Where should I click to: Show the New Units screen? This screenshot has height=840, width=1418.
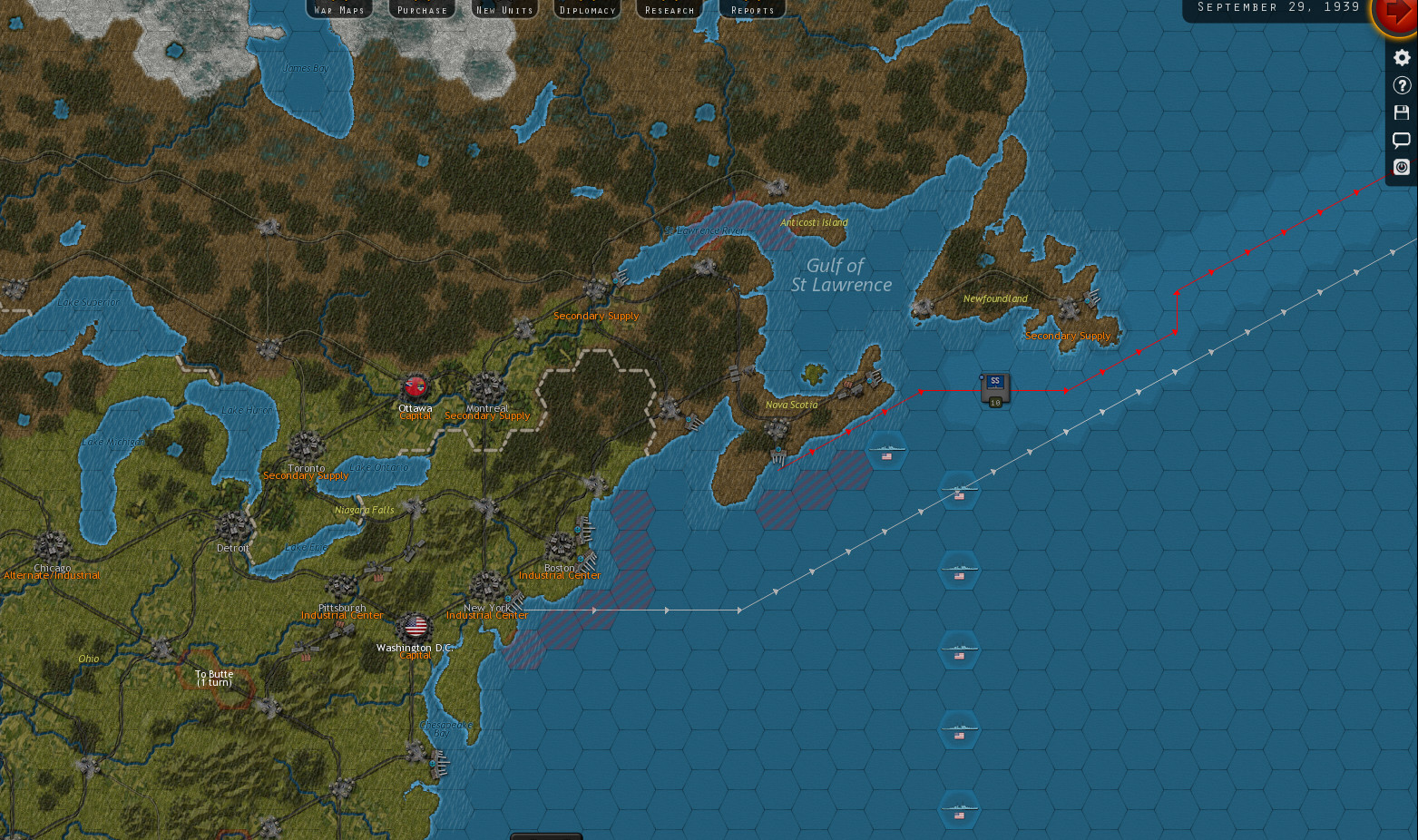(505, 10)
